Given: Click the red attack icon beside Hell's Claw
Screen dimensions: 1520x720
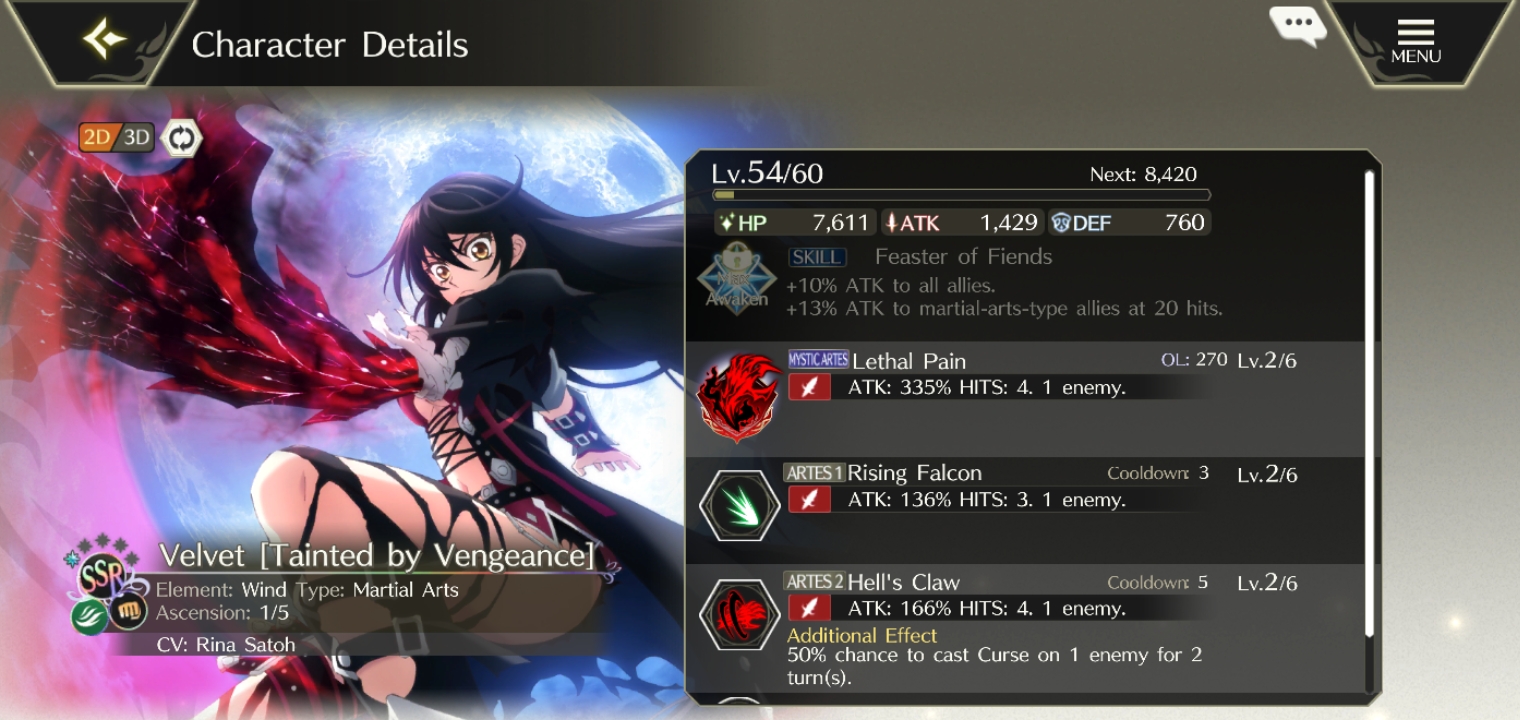Looking at the screenshot, I should tap(810, 608).
